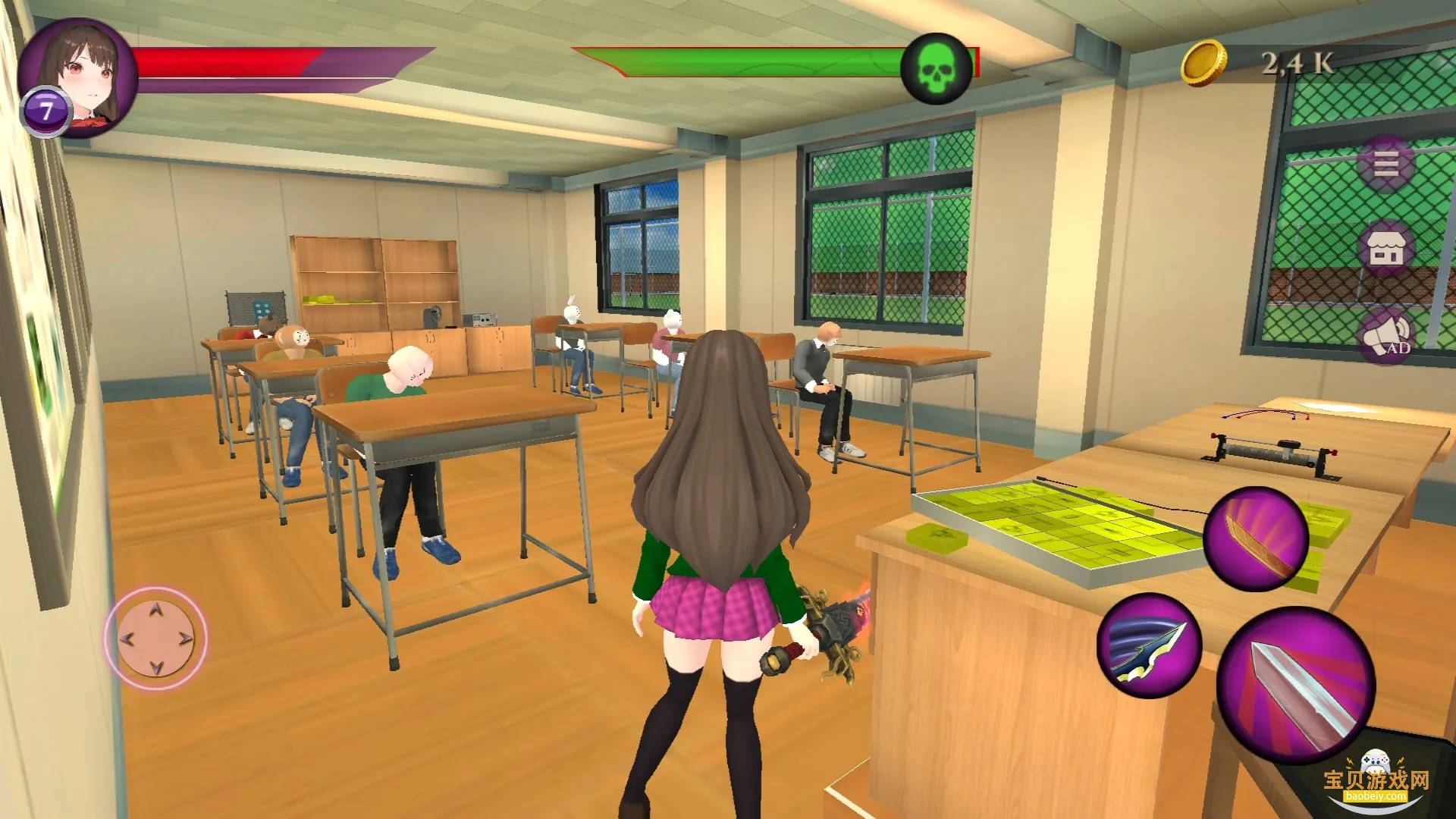Screen dimensions: 1456x819
Task: Open the shop storefront icon
Action: click(1385, 249)
